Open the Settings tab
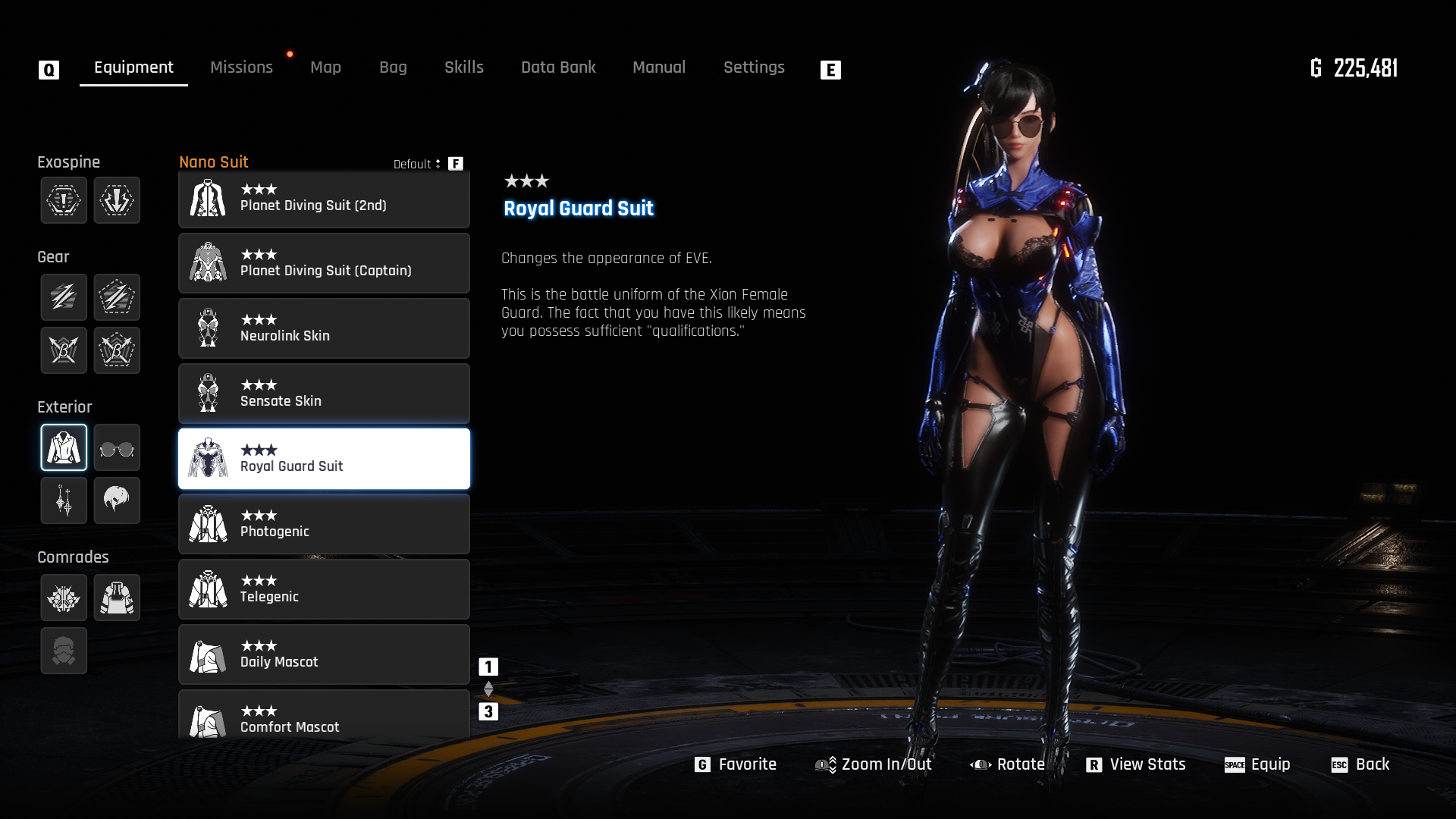Screen dimensions: 1456x819 pyautogui.click(x=753, y=67)
